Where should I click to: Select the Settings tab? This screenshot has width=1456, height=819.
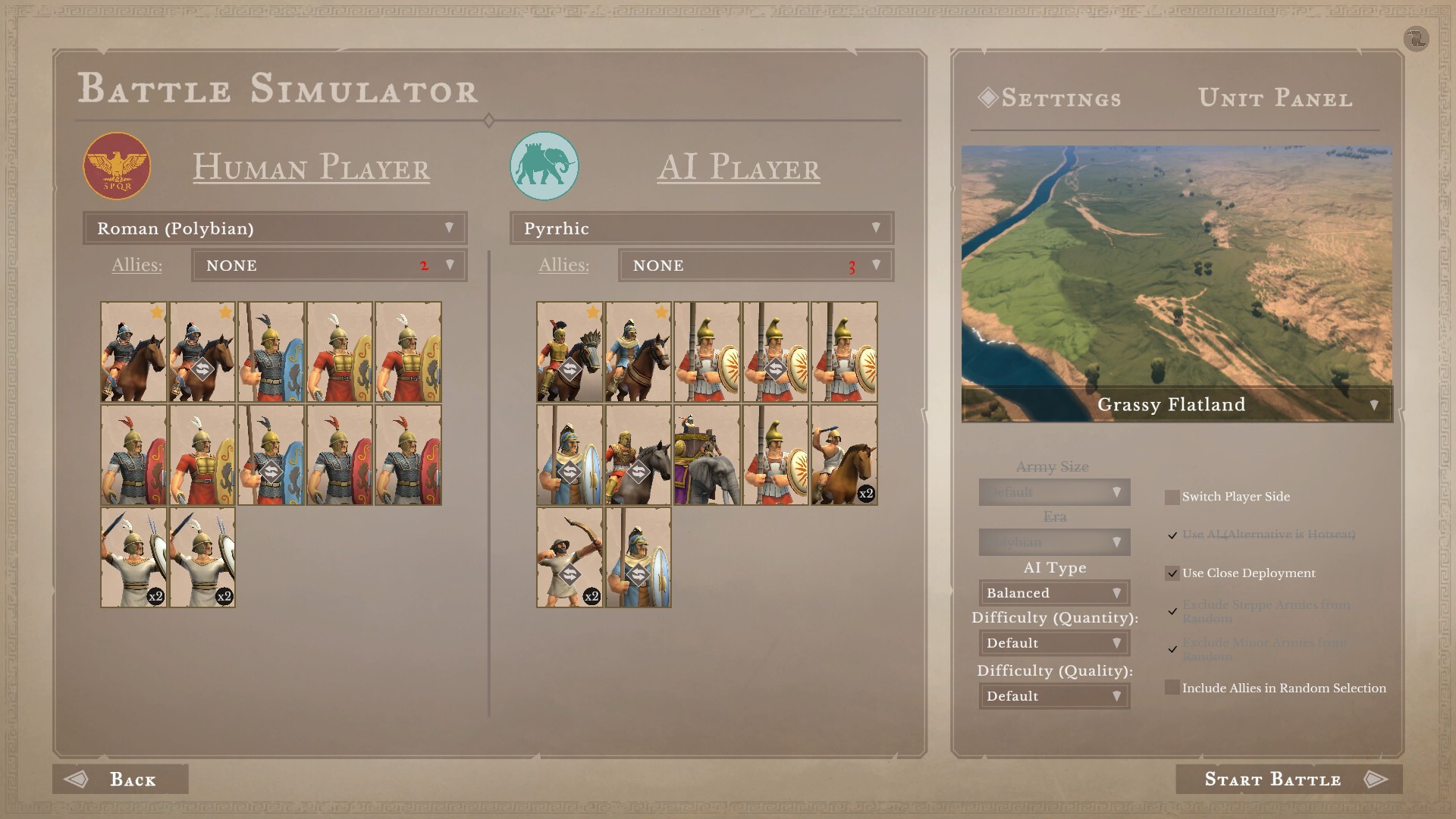coord(1060,99)
